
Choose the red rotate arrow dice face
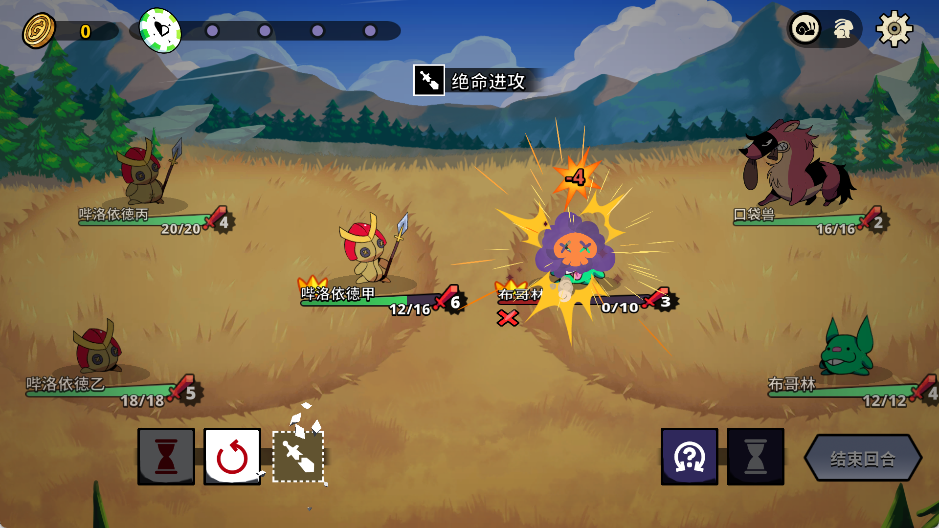tap(232, 457)
